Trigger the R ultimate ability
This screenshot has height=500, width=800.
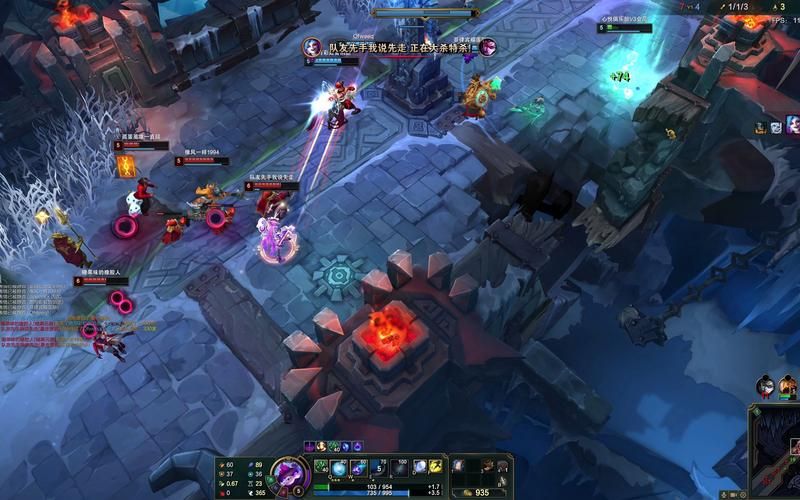398,468
